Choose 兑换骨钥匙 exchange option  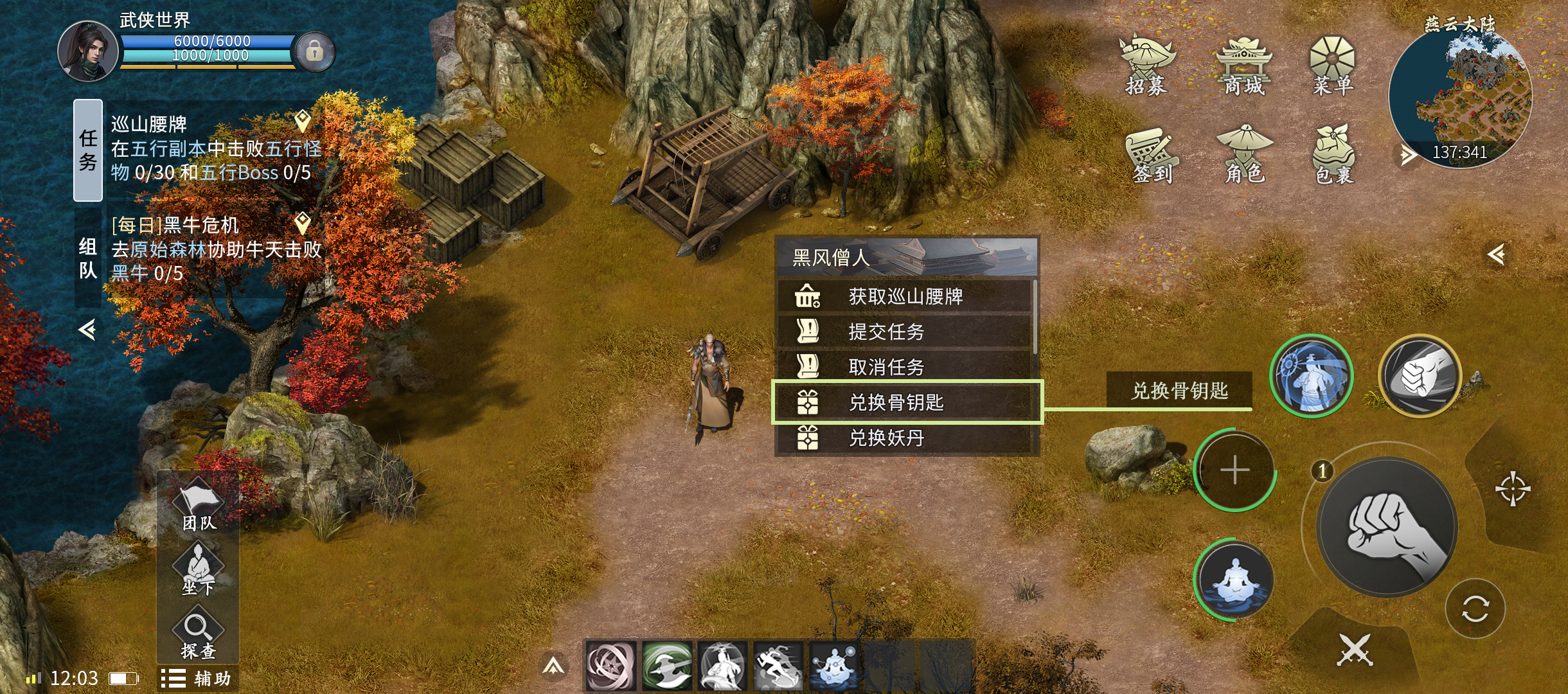(906, 402)
